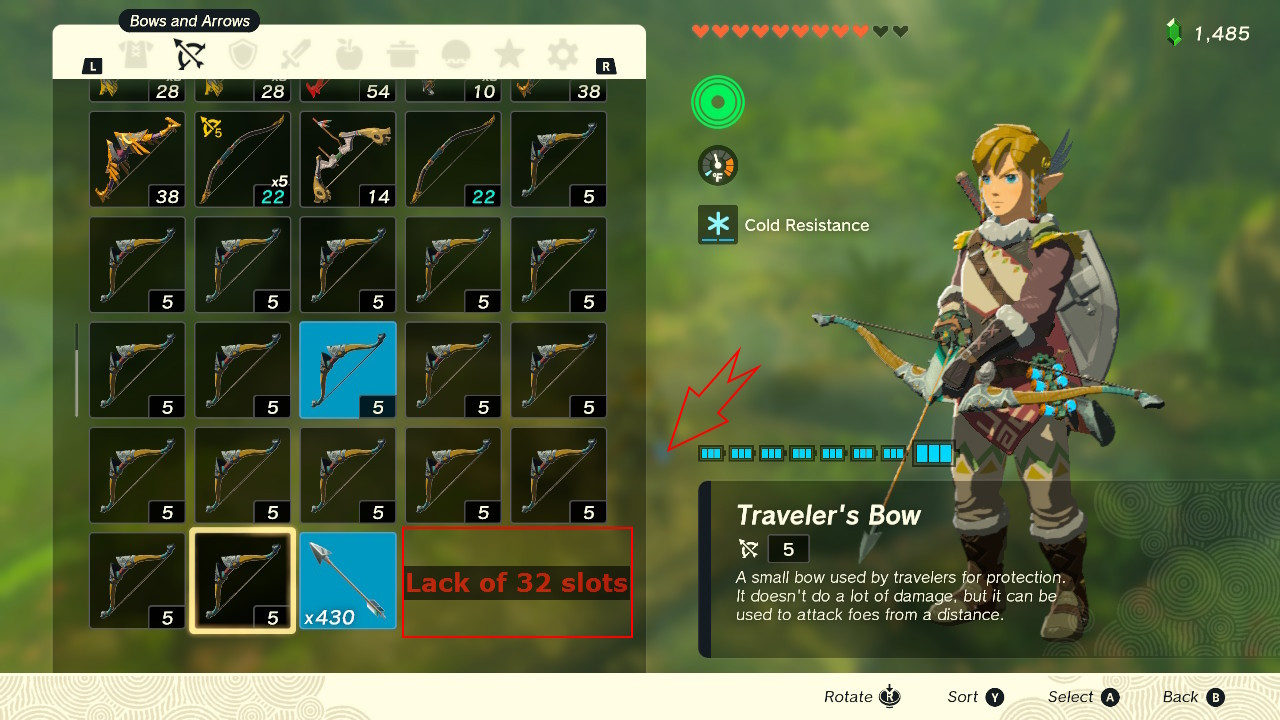Select the highlighted Traveler's Bow in inventory
1280x720 pixels.
click(x=242, y=580)
